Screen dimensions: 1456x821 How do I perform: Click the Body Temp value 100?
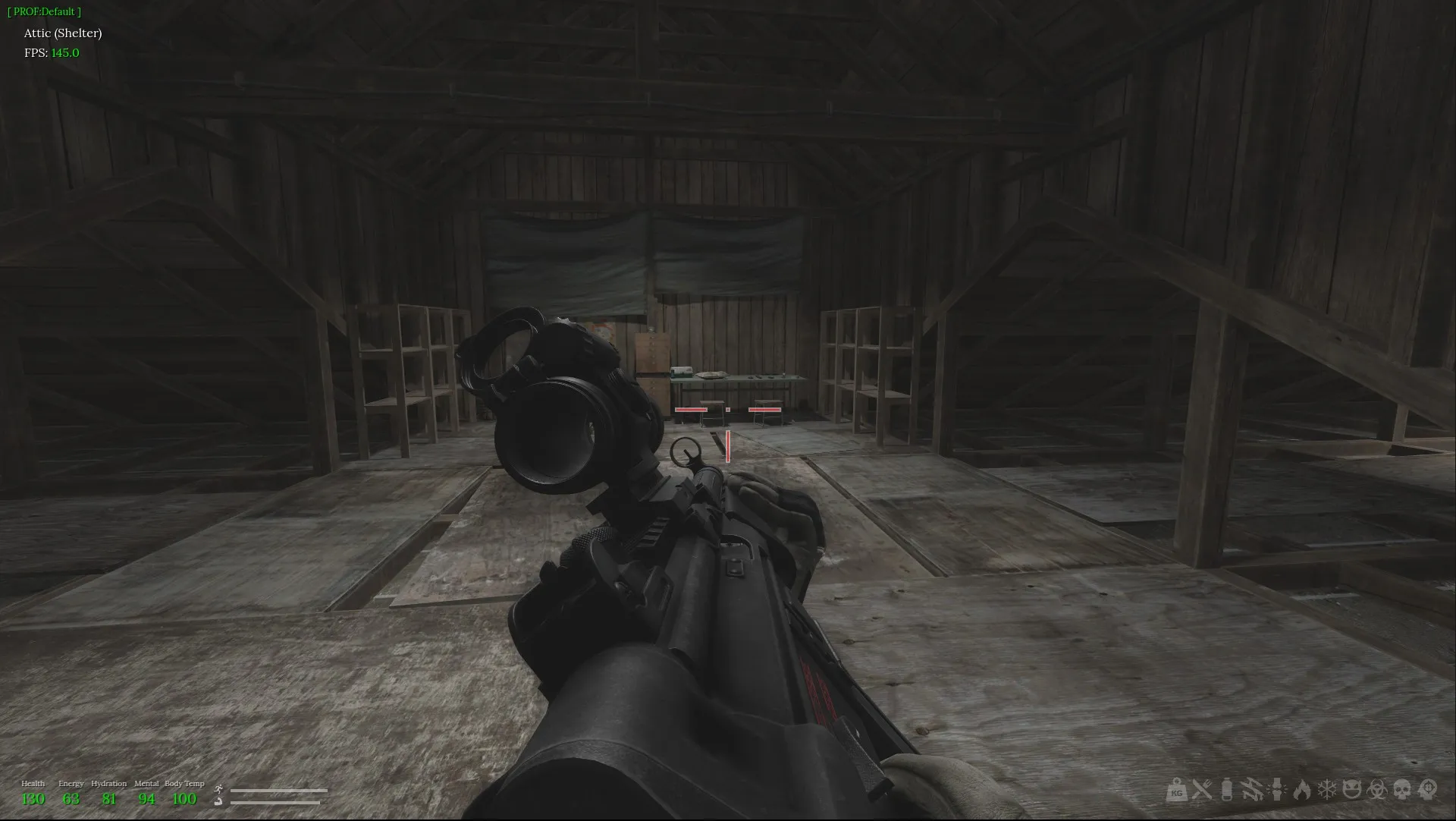(184, 799)
